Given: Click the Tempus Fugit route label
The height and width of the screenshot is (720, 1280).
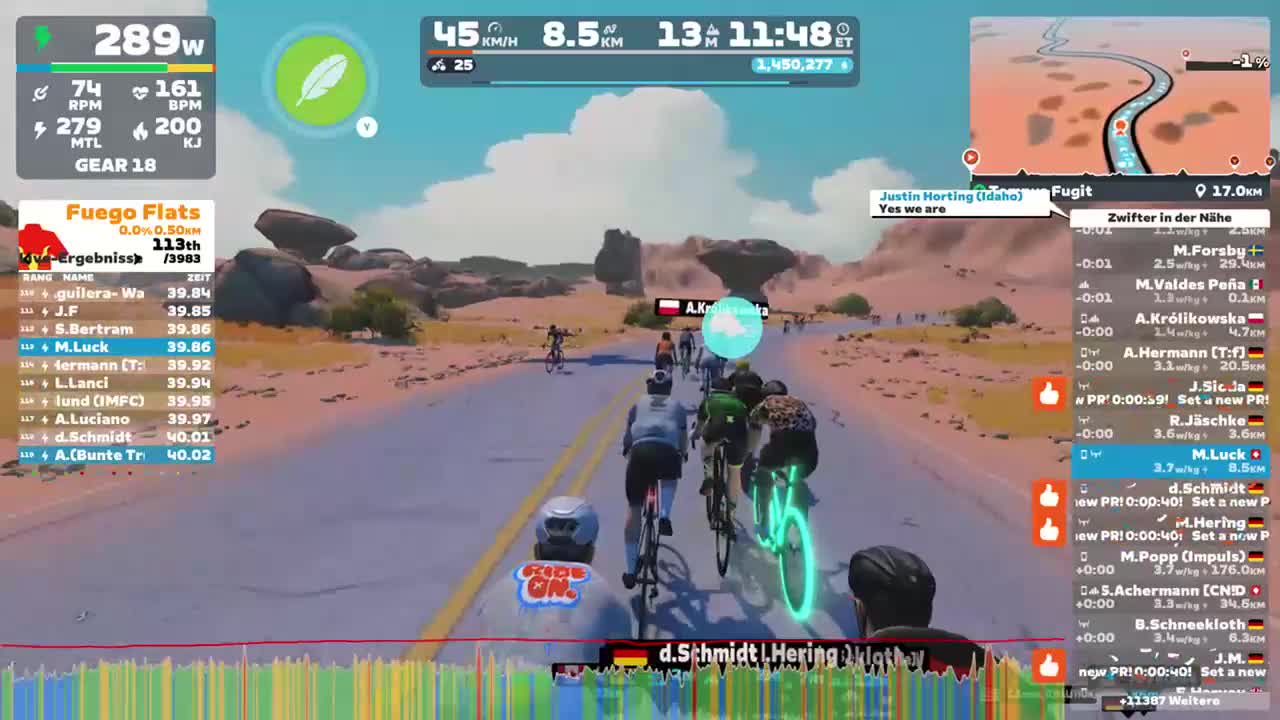Looking at the screenshot, I should click(1037, 191).
